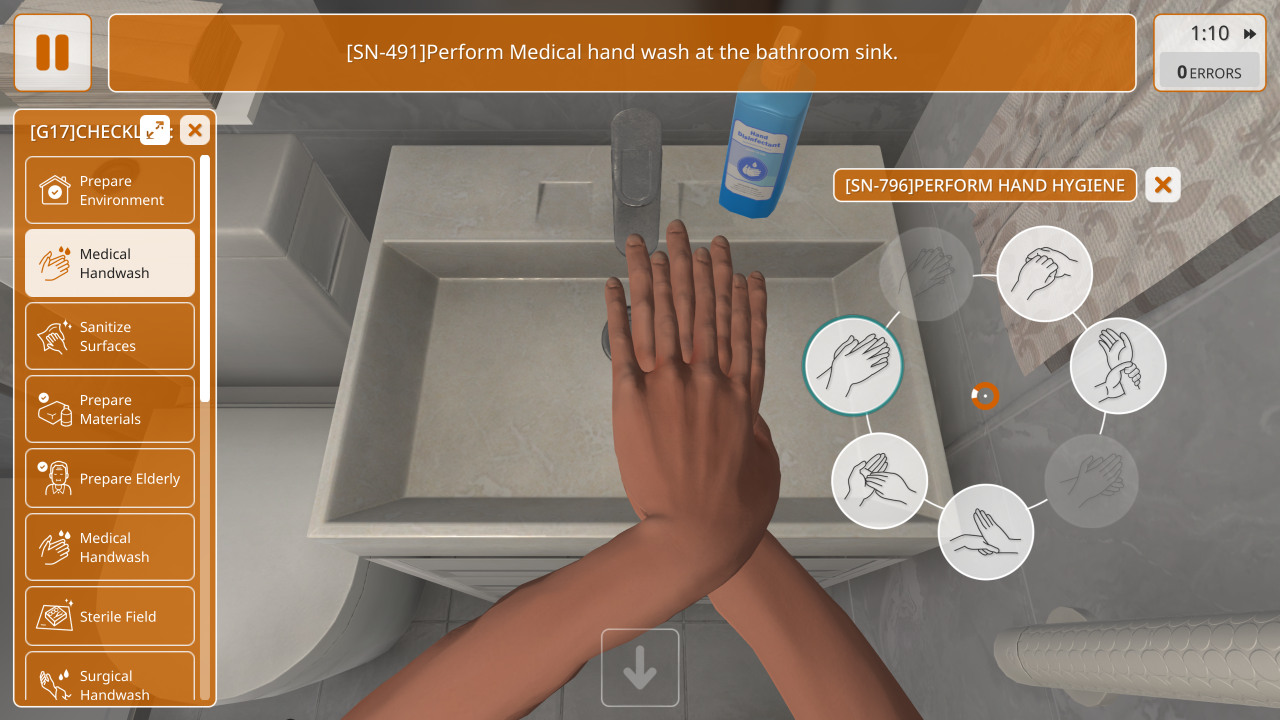The image size is (1280, 720).
Task: Fast-forward the timer
Action: tap(1250, 34)
